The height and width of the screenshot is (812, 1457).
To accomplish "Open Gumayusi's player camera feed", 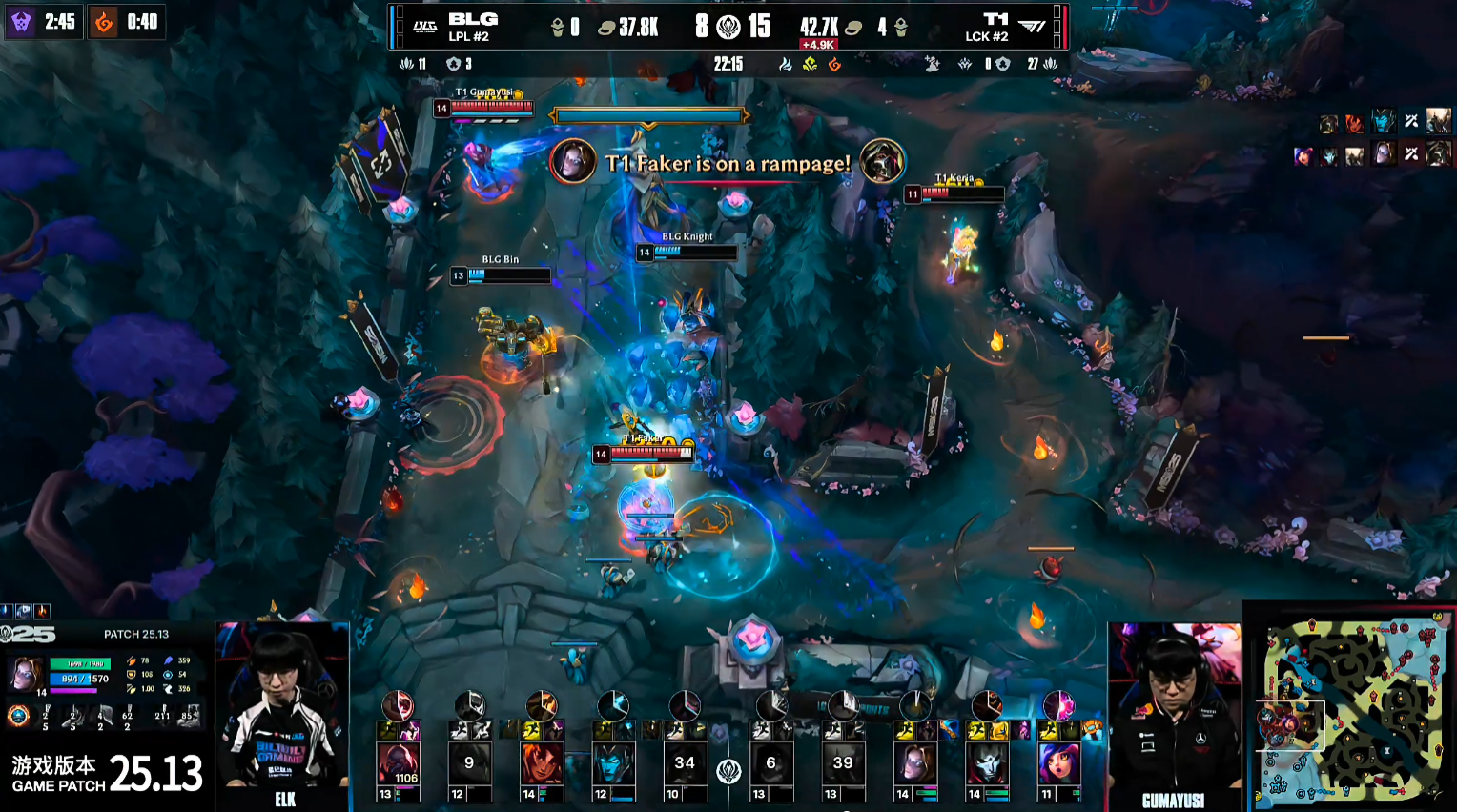I will coord(1175,715).
